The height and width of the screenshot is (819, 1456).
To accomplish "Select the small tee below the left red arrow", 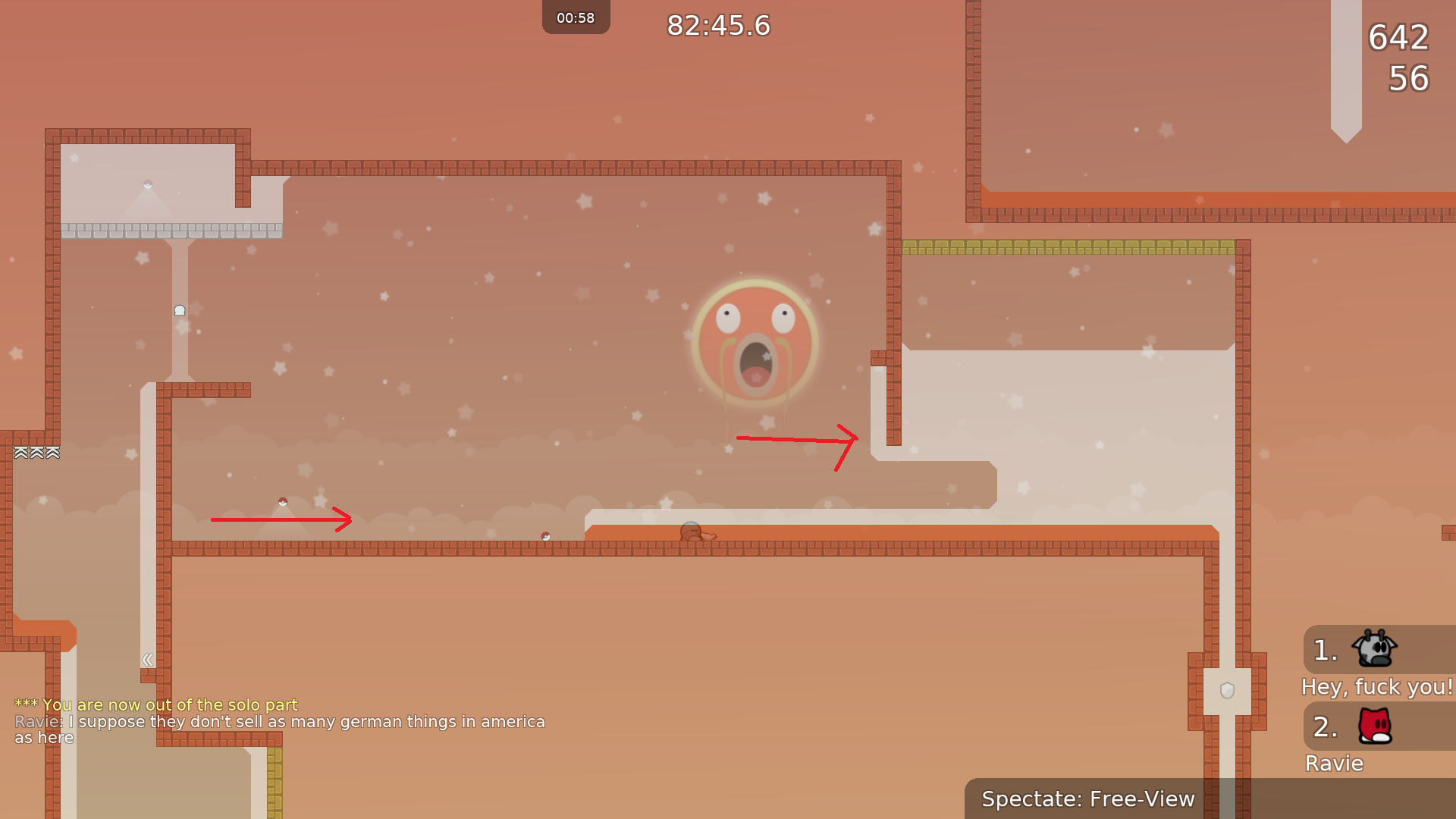I will pos(281,503).
